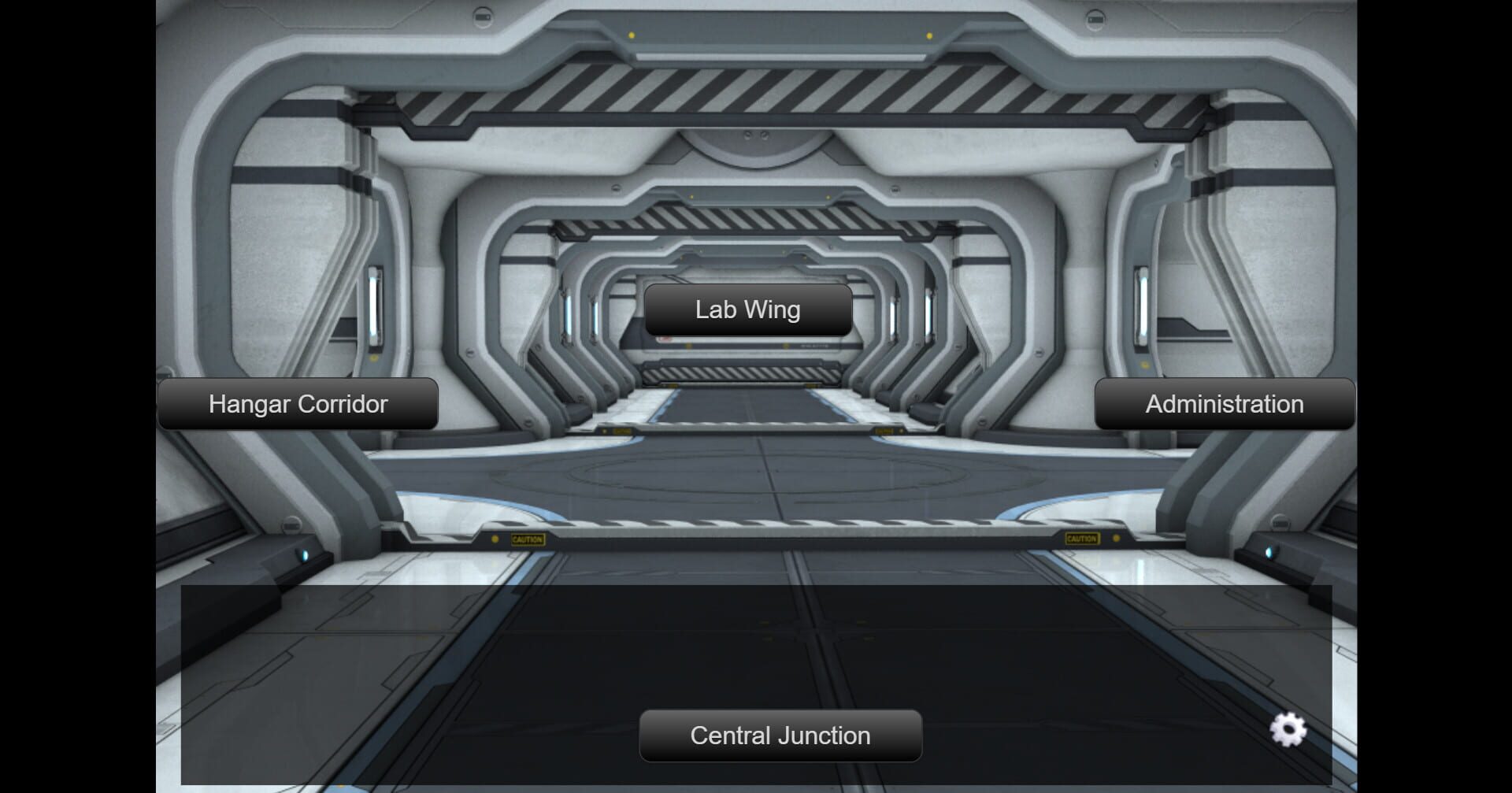Select the Lab Wing navigation choice
The image size is (1512, 793).
[x=747, y=309]
